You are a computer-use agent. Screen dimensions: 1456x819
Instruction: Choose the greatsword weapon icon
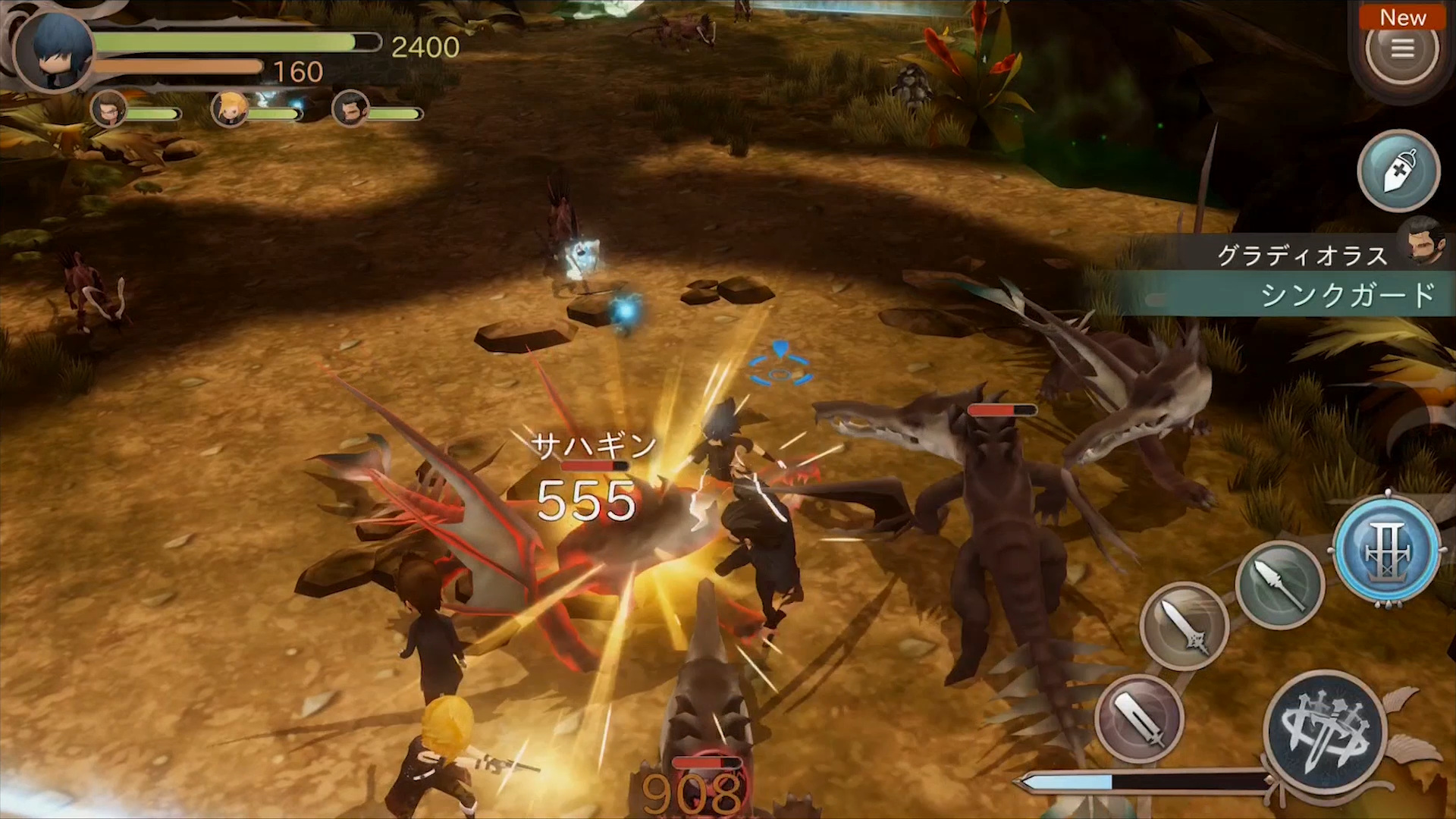[1139, 718]
